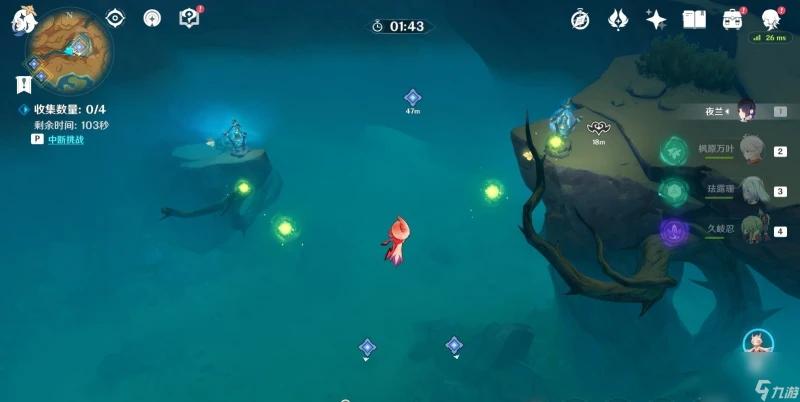
Task: Open the circular minimap
Action: pyautogui.click(x=70, y=52)
